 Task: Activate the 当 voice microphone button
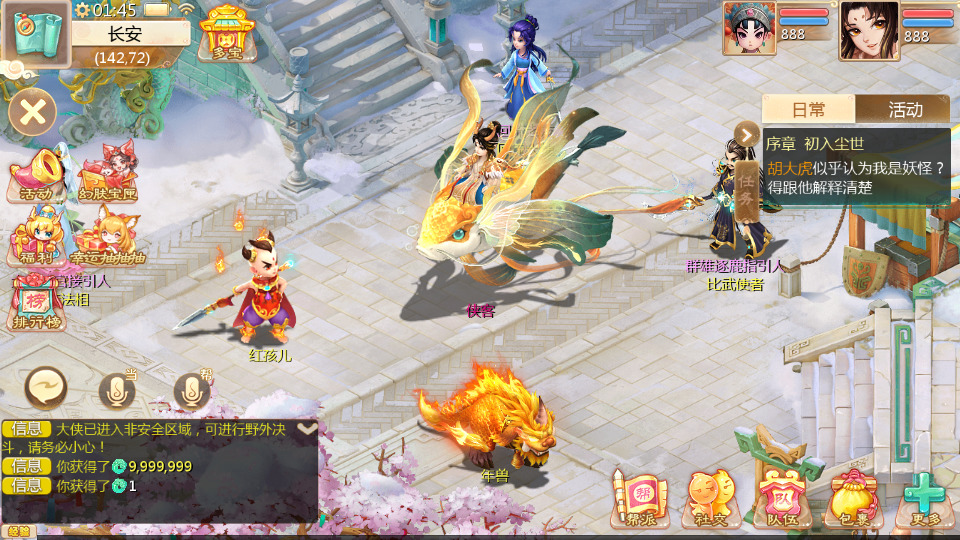pos(117,392)
